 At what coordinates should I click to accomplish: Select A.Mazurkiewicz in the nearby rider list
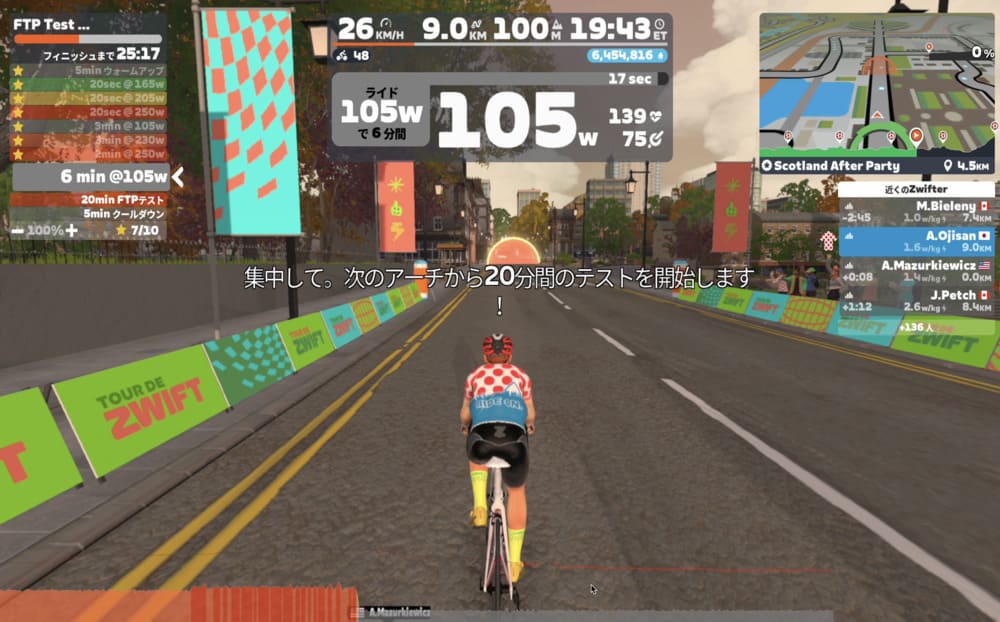[916, 270]
